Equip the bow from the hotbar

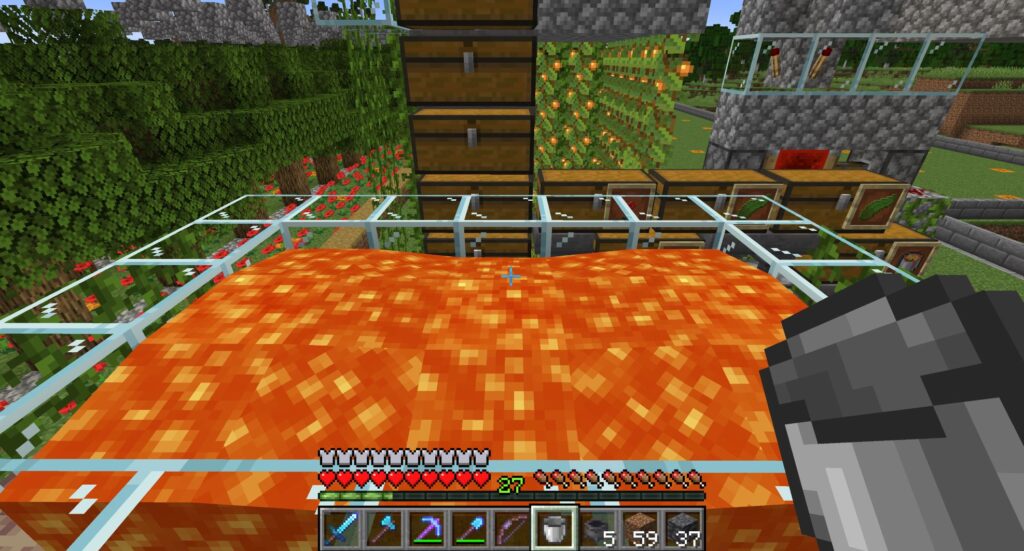click(x=512, y=527)
